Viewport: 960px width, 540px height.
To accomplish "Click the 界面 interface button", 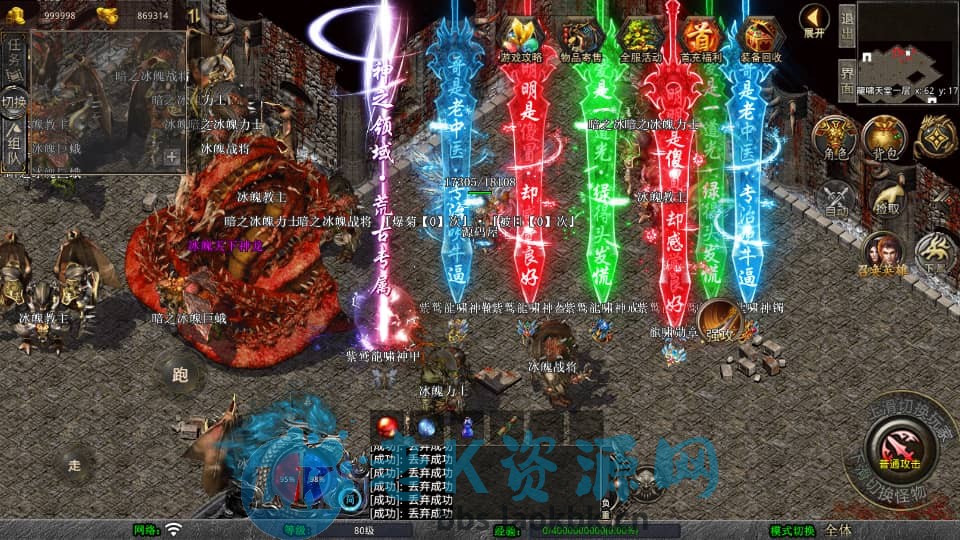I will coord(847,75).
